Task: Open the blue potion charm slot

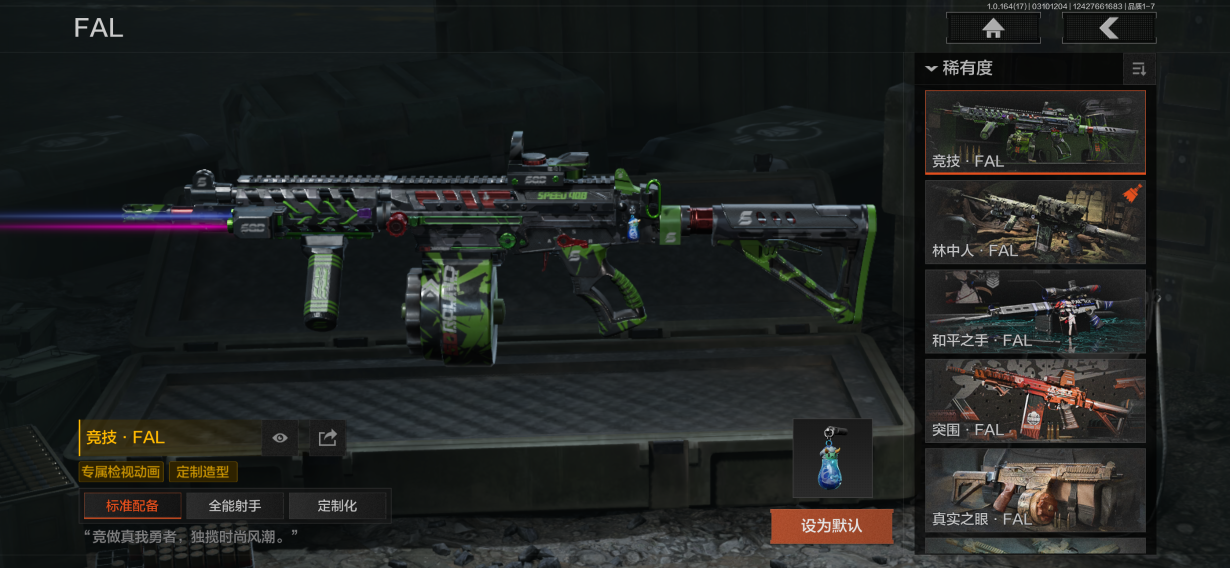Action: coord(832,458)
